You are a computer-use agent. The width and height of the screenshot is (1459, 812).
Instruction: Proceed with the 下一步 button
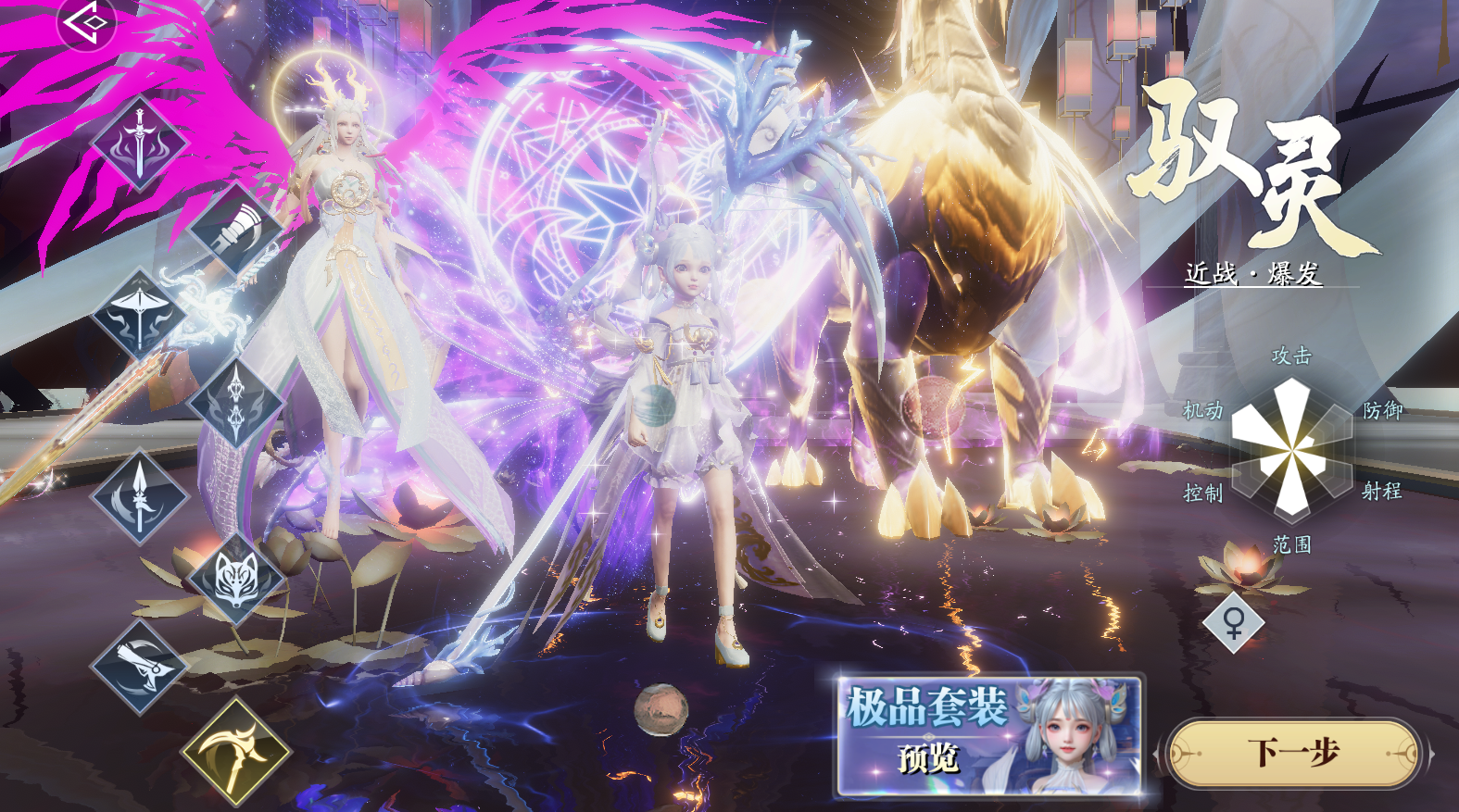tap(1293, 753)
